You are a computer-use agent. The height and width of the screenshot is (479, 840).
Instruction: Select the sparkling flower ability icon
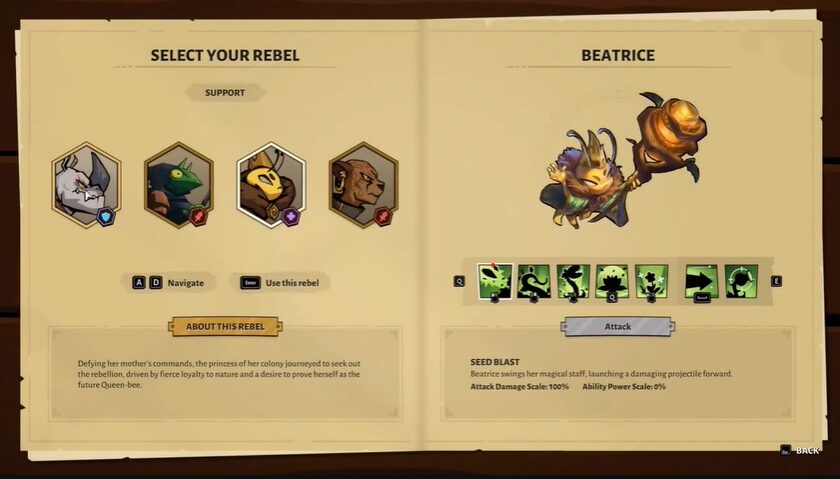(651, 281)
